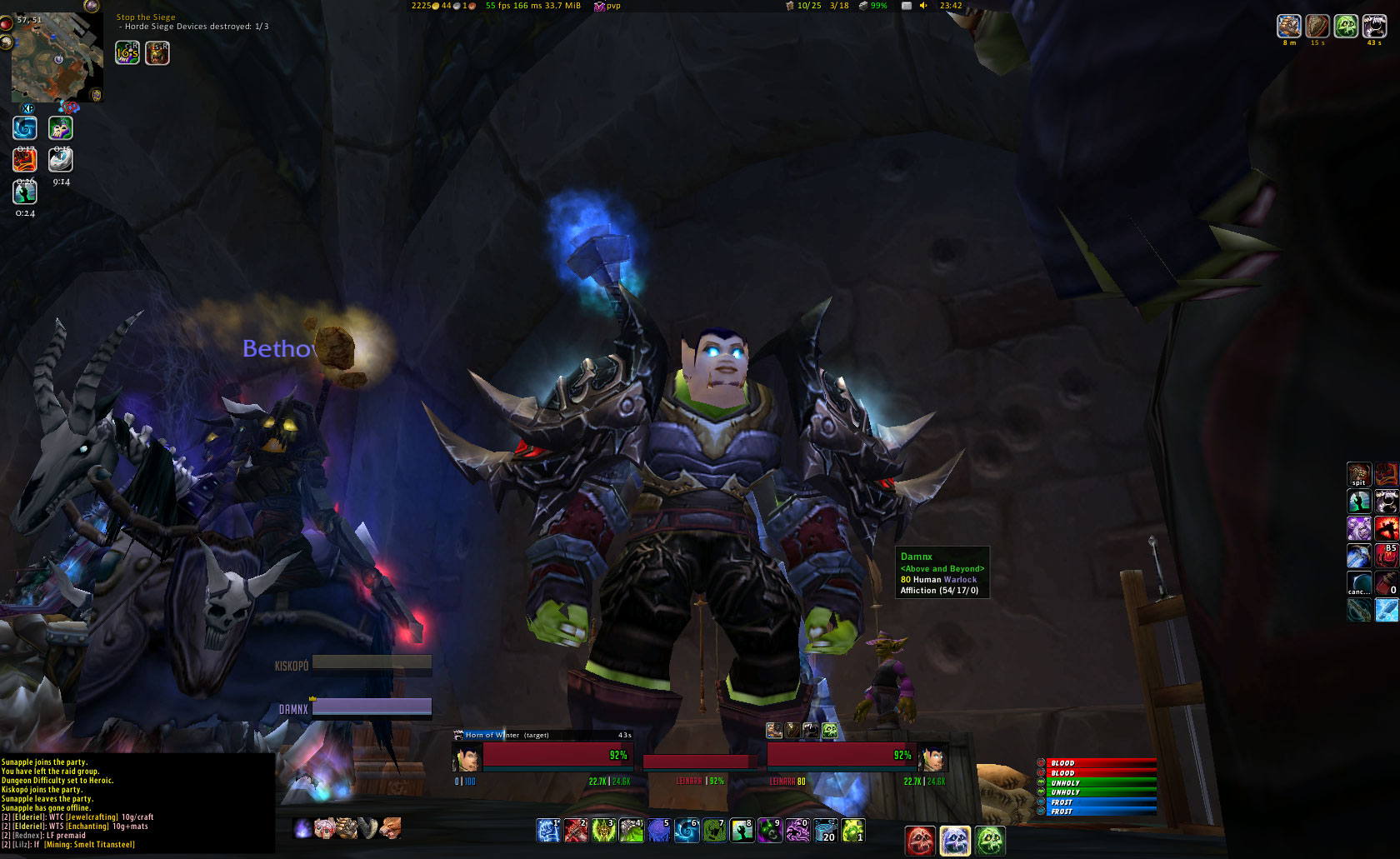Cast the green hand ability in slot 8
Viewport: 1400px width, 859px height.
pos(742,830)
